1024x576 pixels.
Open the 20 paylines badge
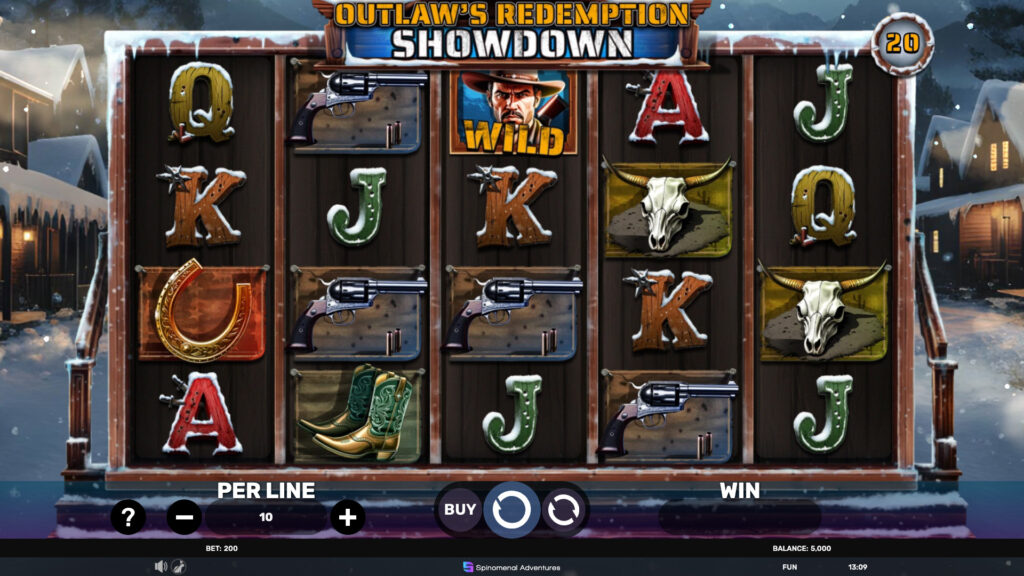[x=902, y=44]
